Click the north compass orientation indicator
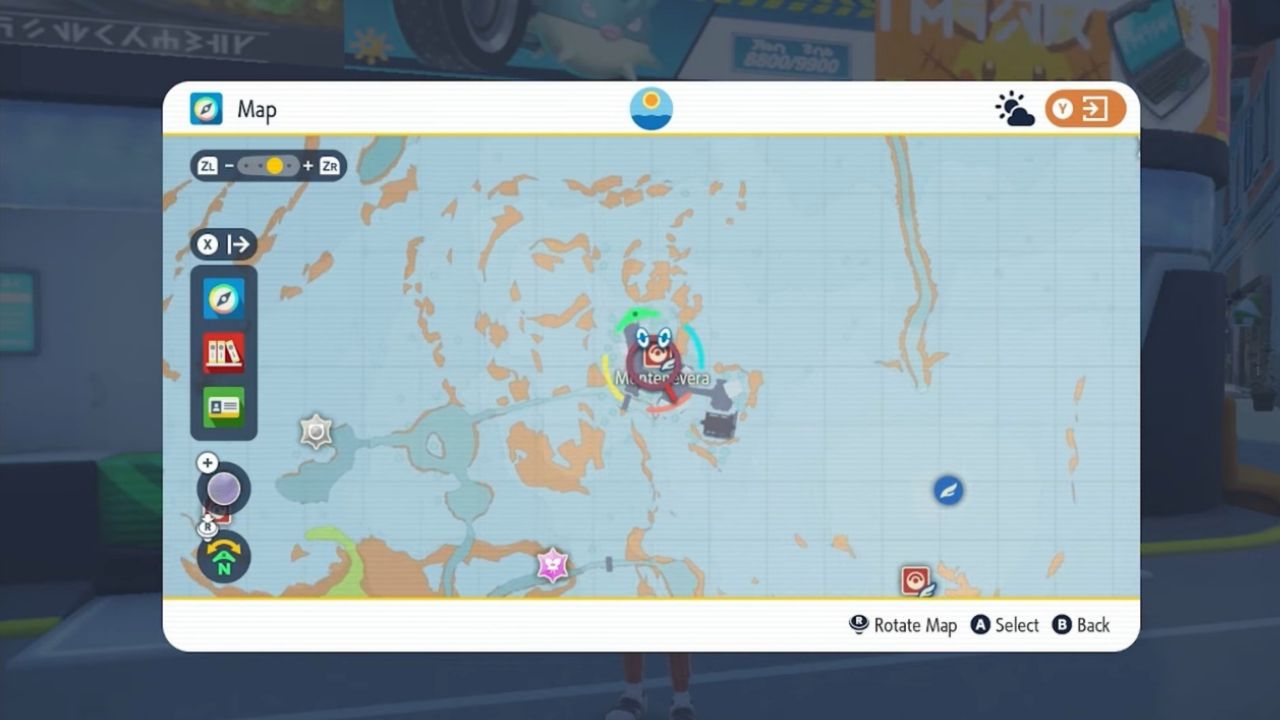Viewport: 1280px width, 720px height. [x=224, y=559]
